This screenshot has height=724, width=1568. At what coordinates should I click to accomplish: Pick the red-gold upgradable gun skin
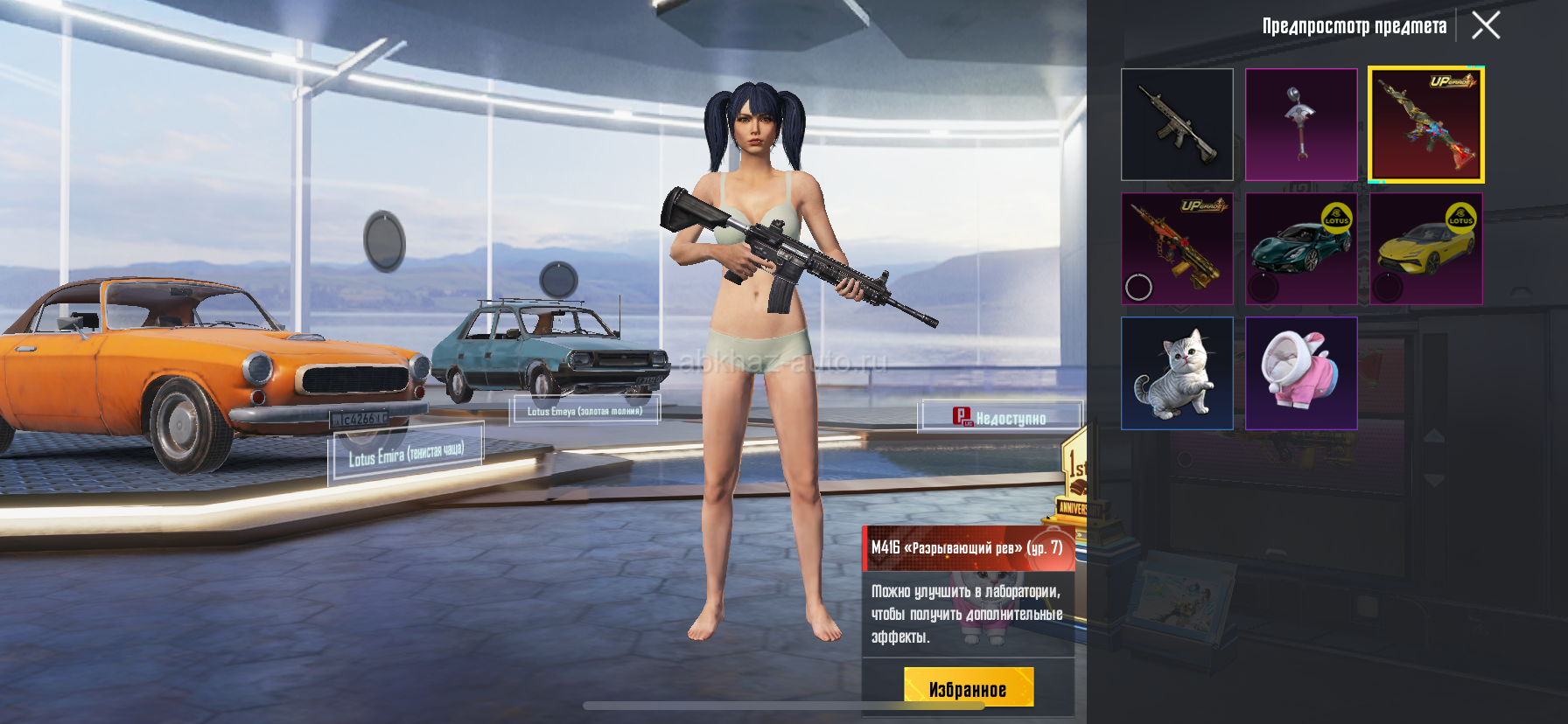click(1177, 249)
